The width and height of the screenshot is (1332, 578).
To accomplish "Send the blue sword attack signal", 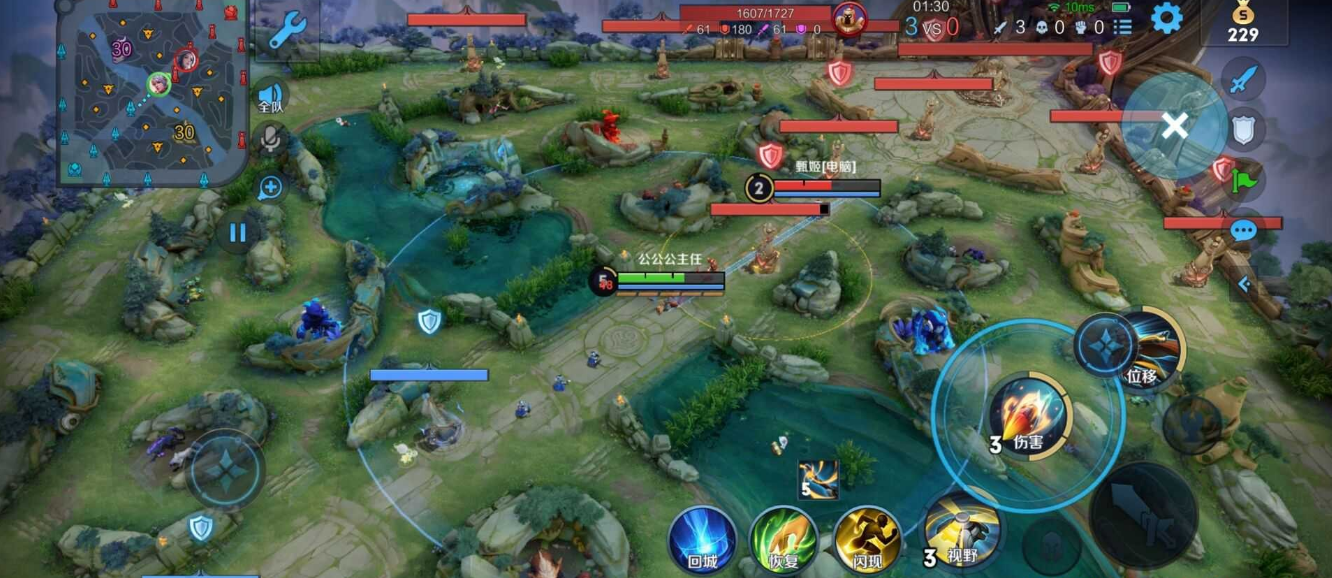I will (x=1244, y=79).
